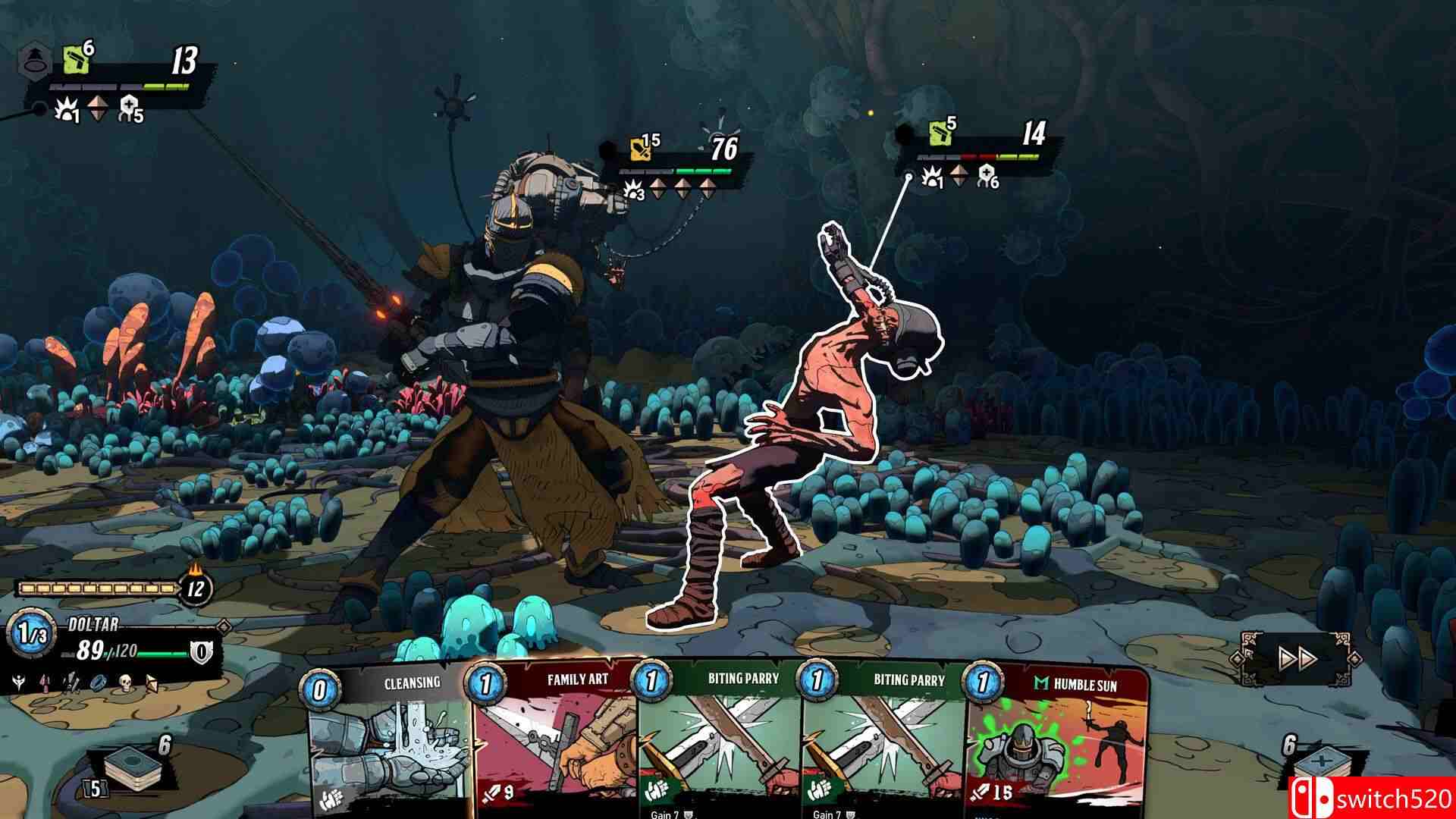Image resolution: width=1456 pixels, height=819 pixels.
Task: Inspect the blue ring relic icon
Action: point(99,682)
